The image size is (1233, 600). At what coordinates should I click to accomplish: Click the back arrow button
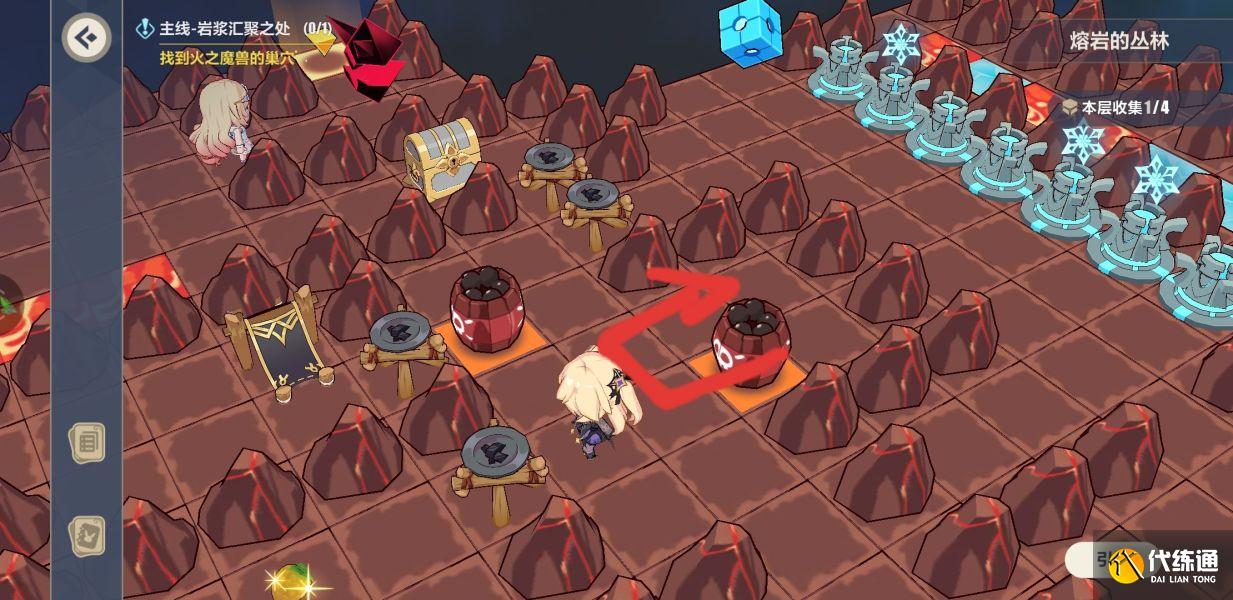[86, 38]
